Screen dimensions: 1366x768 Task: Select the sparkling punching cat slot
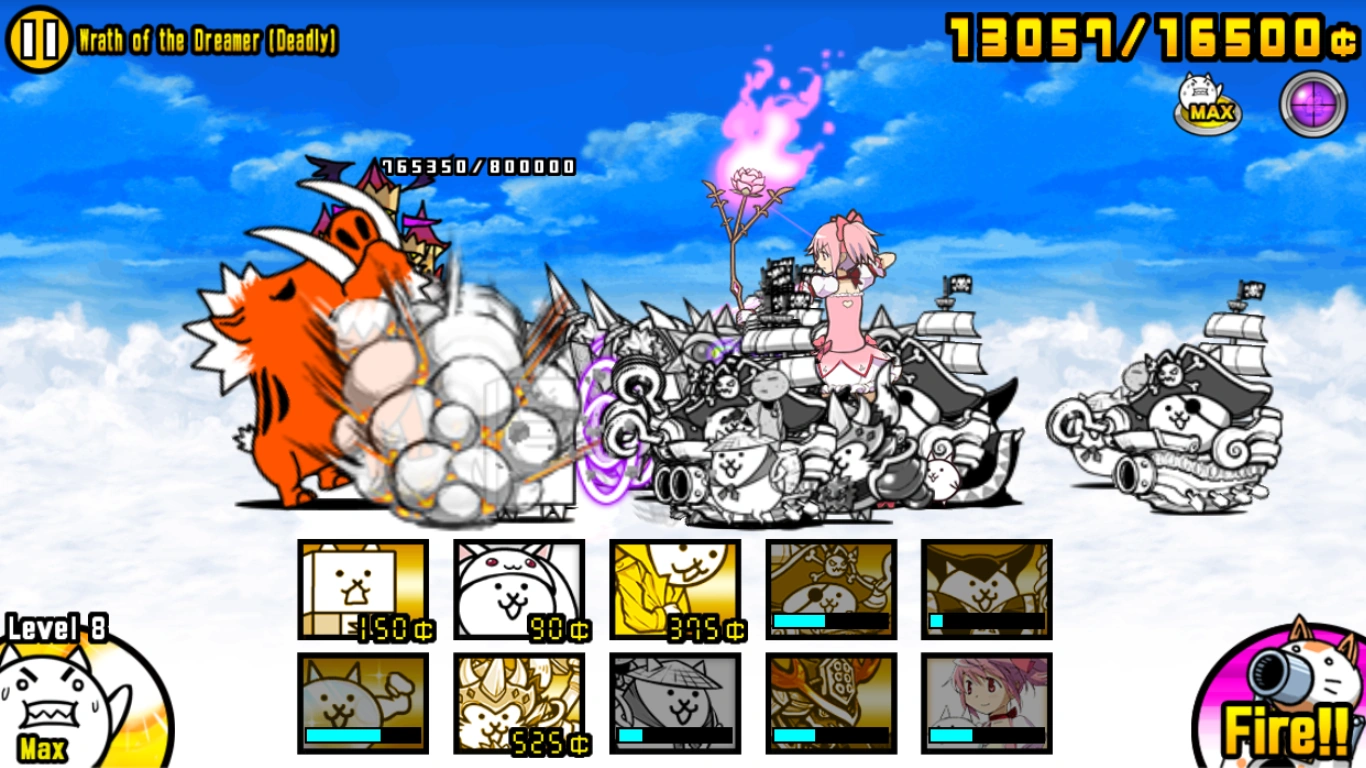pyautogui.click(x=361, y=703)
